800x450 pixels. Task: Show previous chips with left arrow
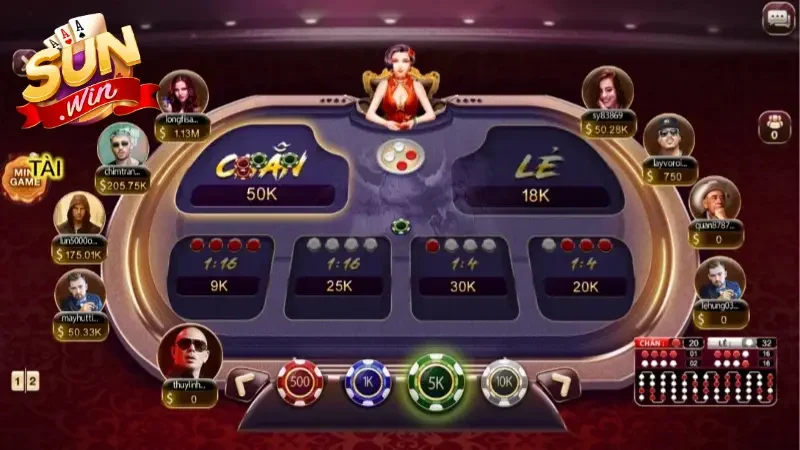click(247, 384)
